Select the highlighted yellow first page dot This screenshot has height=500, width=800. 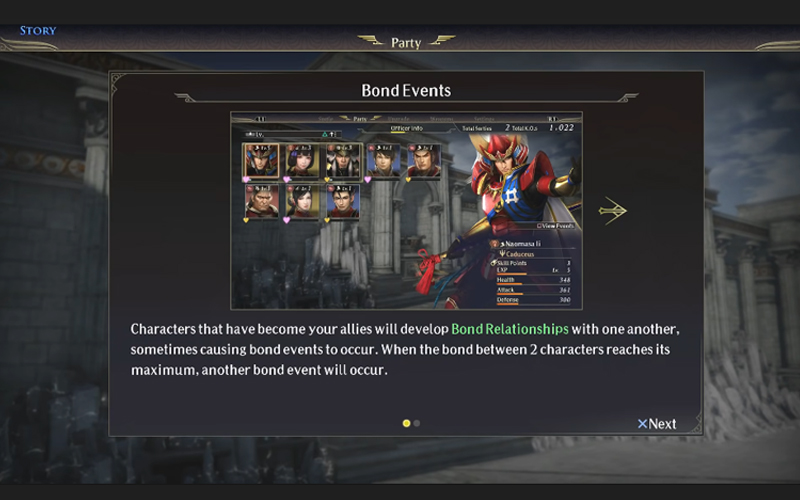coord(406,423)
